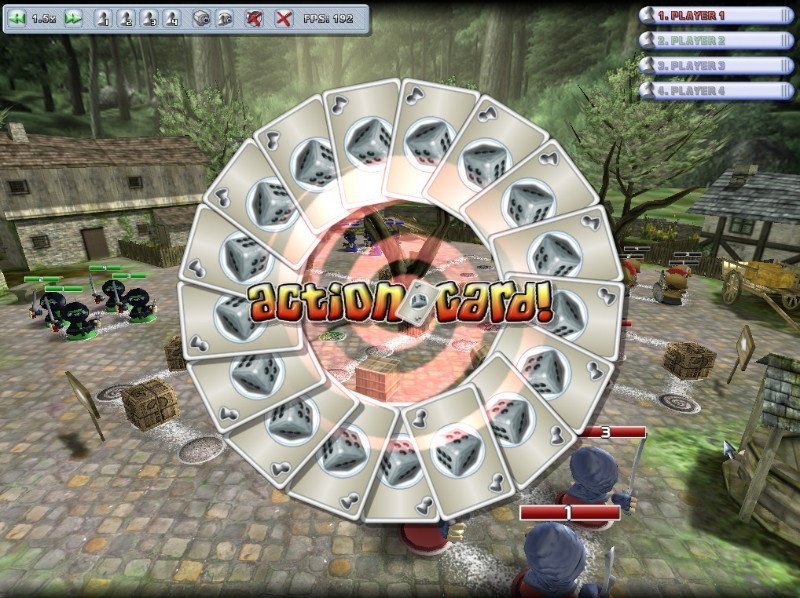Close the game with the red X
This screenshot has width=800, height=598.
click(284, 19)
